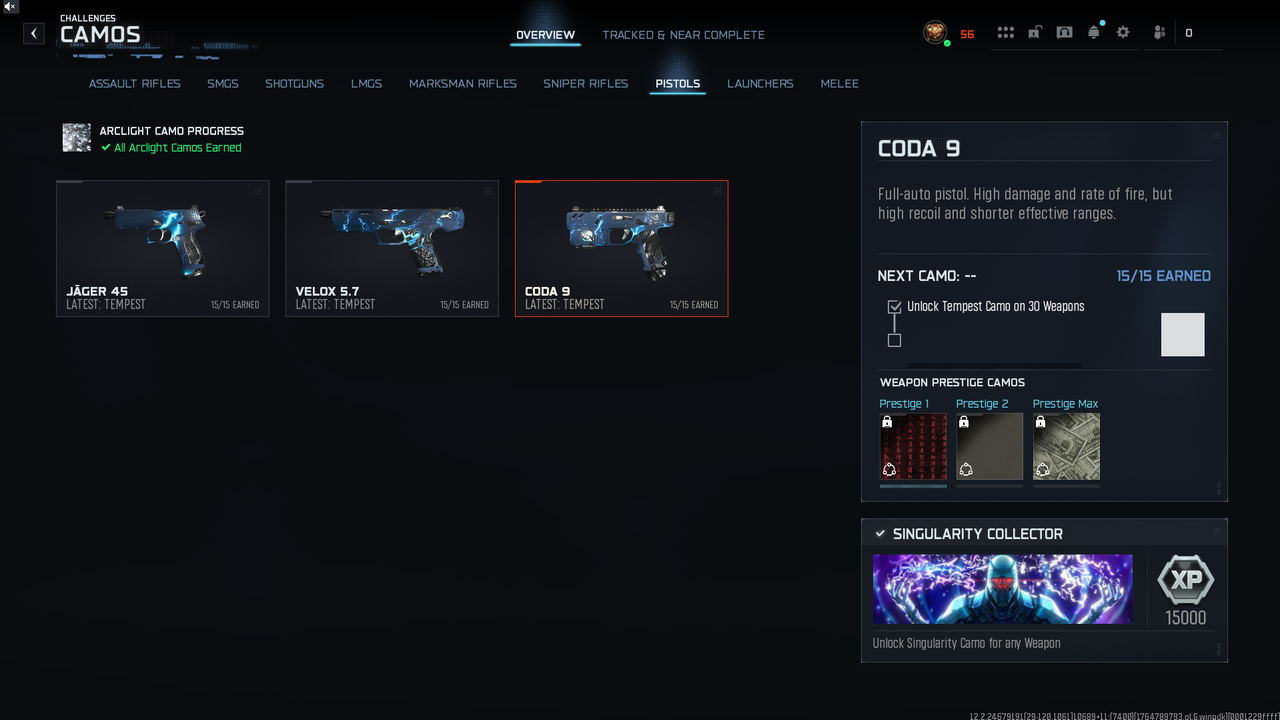Select the Pistols category tab

click(x=677, y=84)
